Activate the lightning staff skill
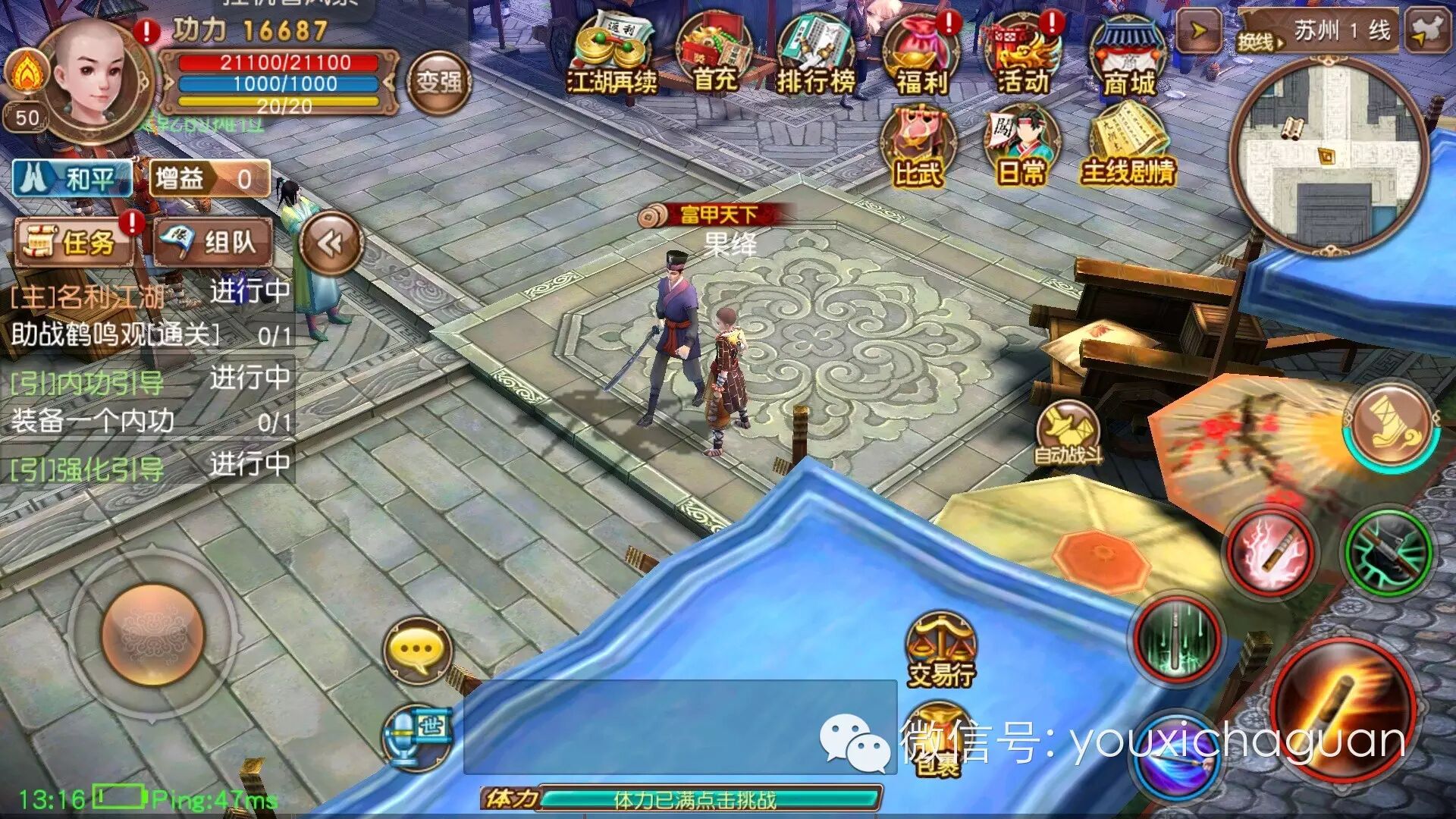Viewport: 1456px width, 819px height. 1272,553
